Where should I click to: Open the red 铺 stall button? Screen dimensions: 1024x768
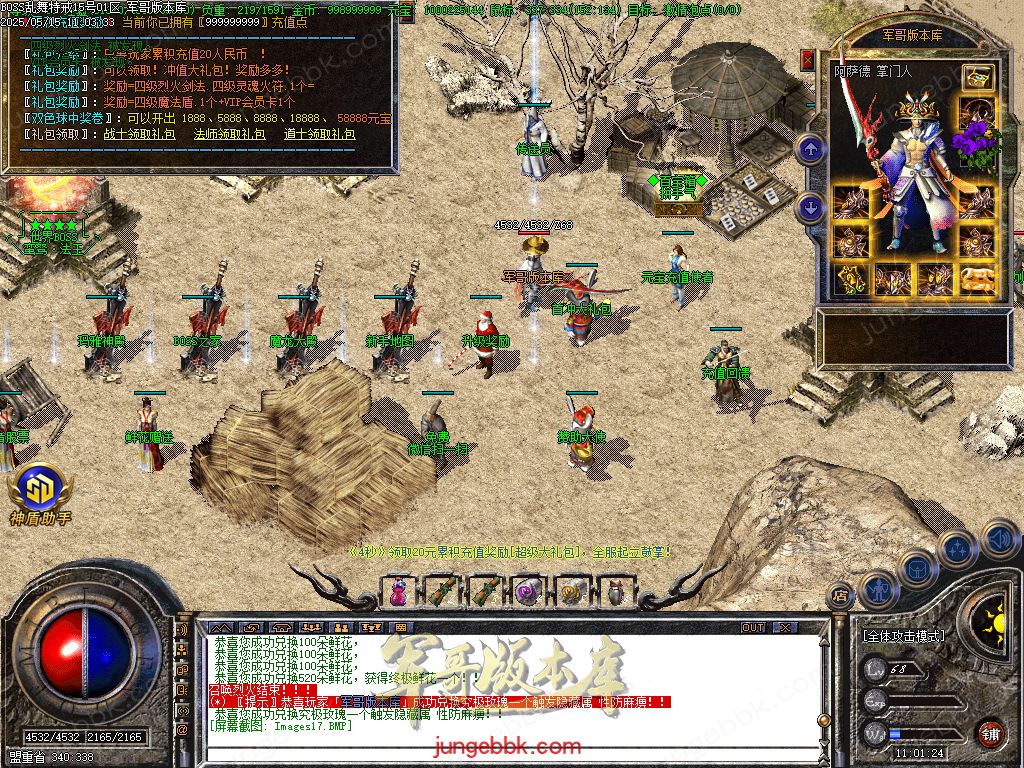point(990,733)
